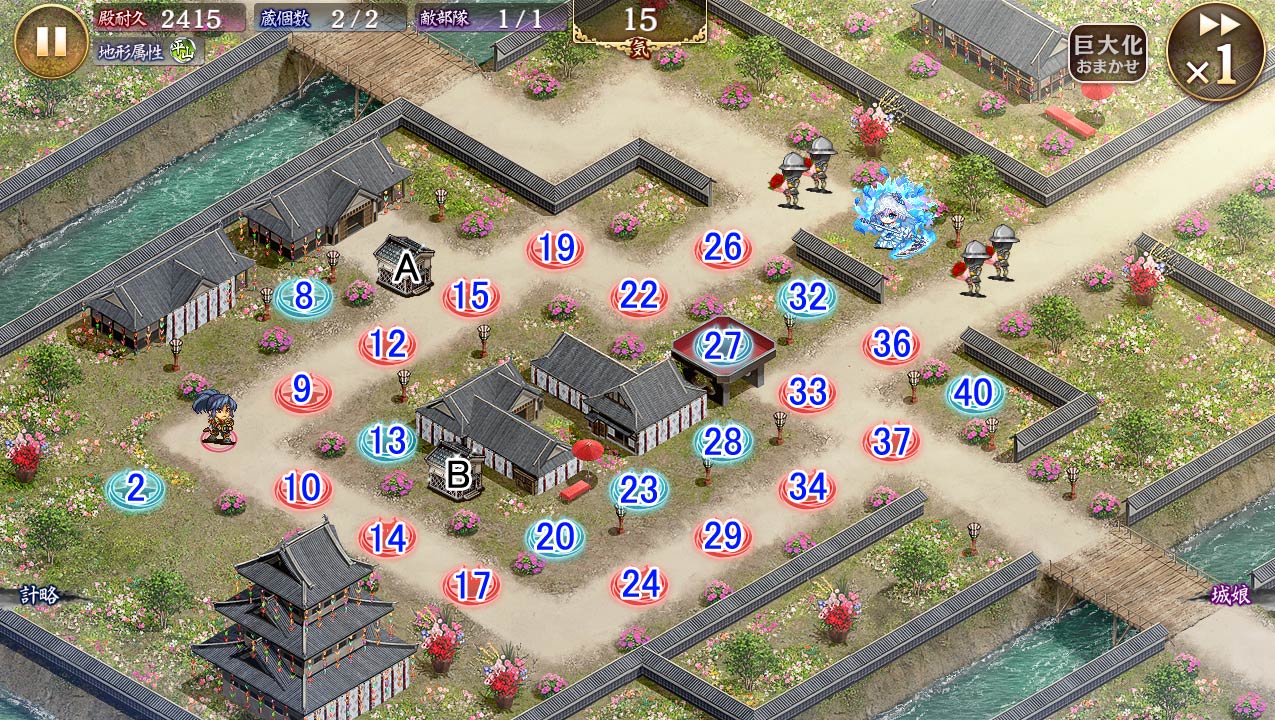Select blue deployment tile 20

(555, 537)
